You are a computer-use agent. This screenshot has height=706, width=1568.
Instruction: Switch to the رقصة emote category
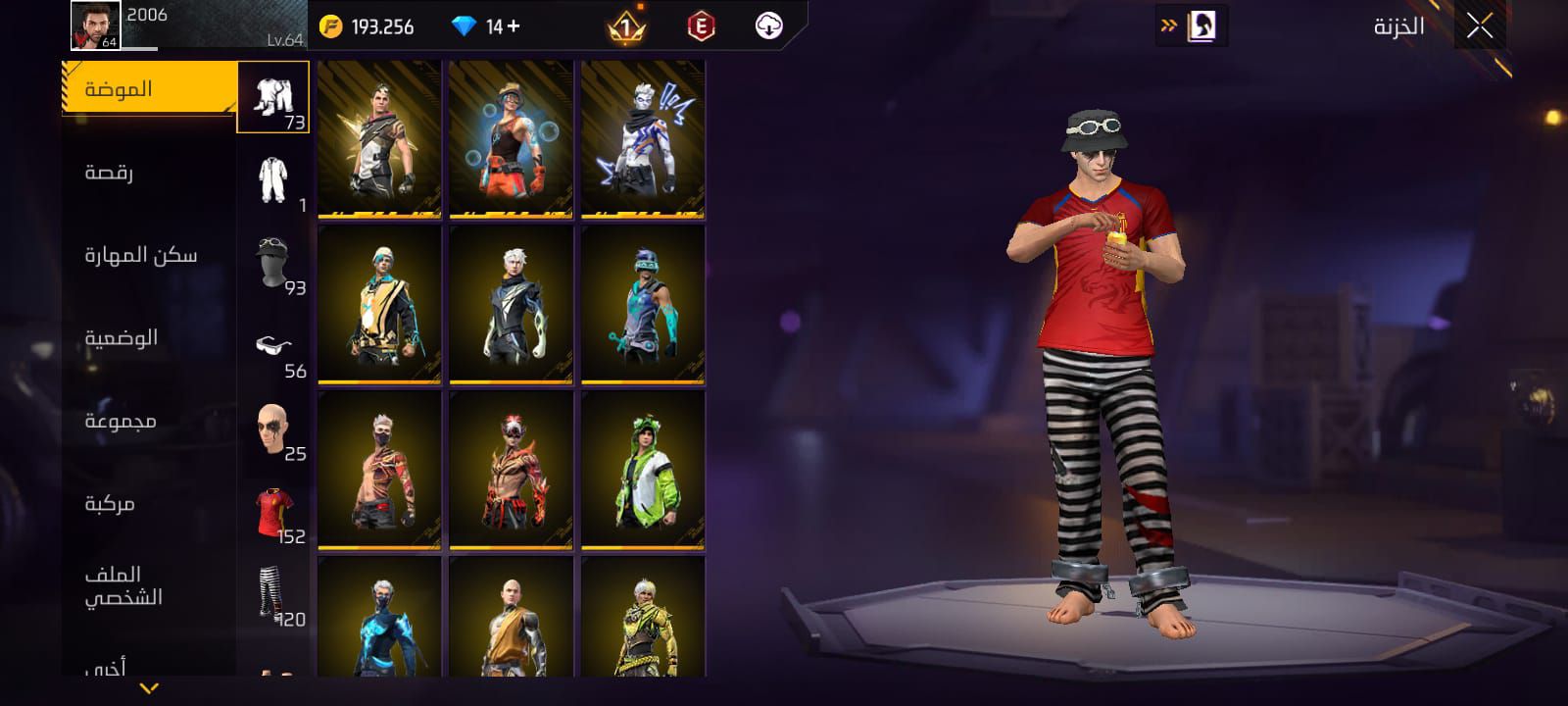click(149, 173)
